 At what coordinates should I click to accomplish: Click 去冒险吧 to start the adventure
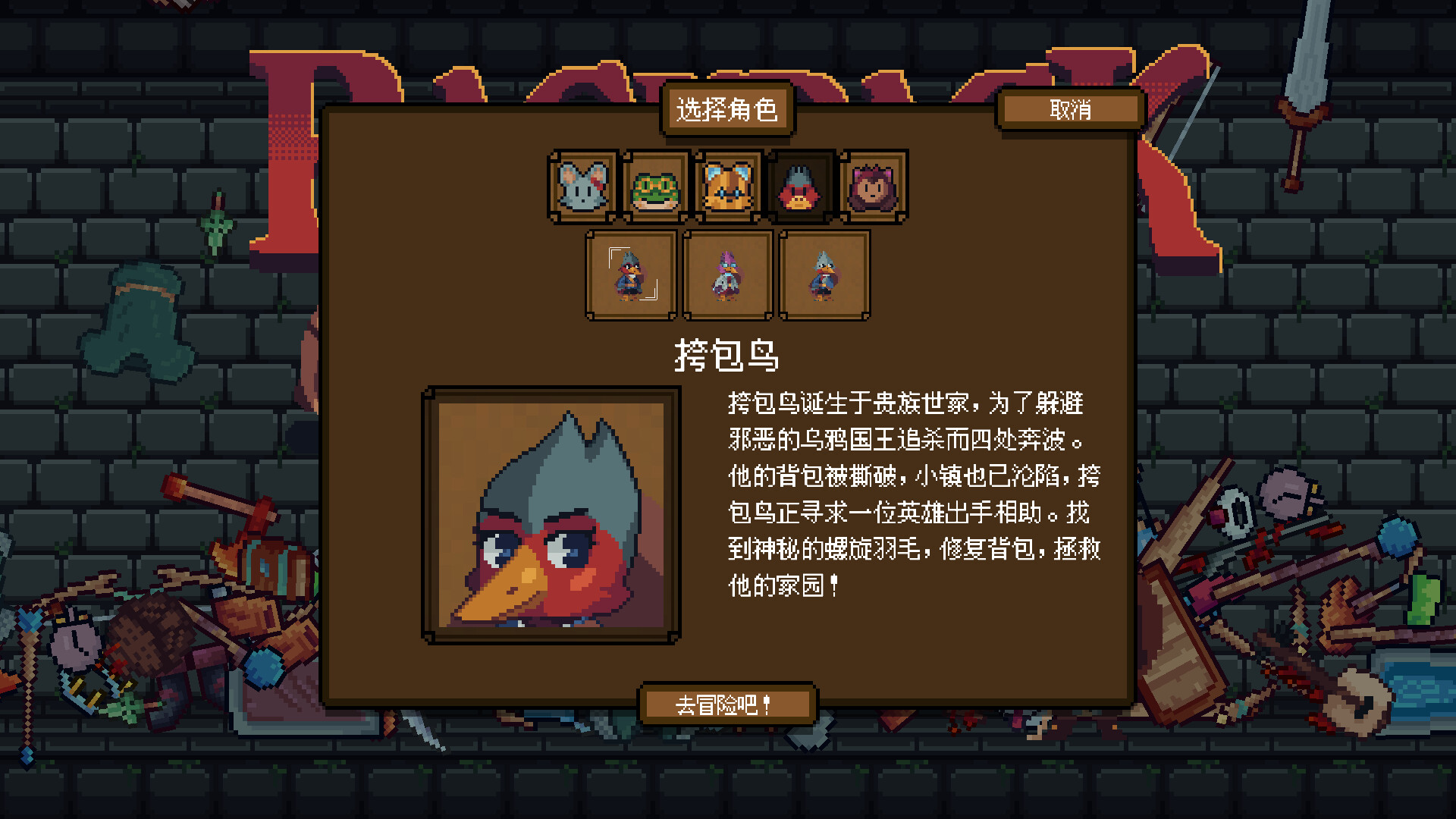click(x=728, y=704)
